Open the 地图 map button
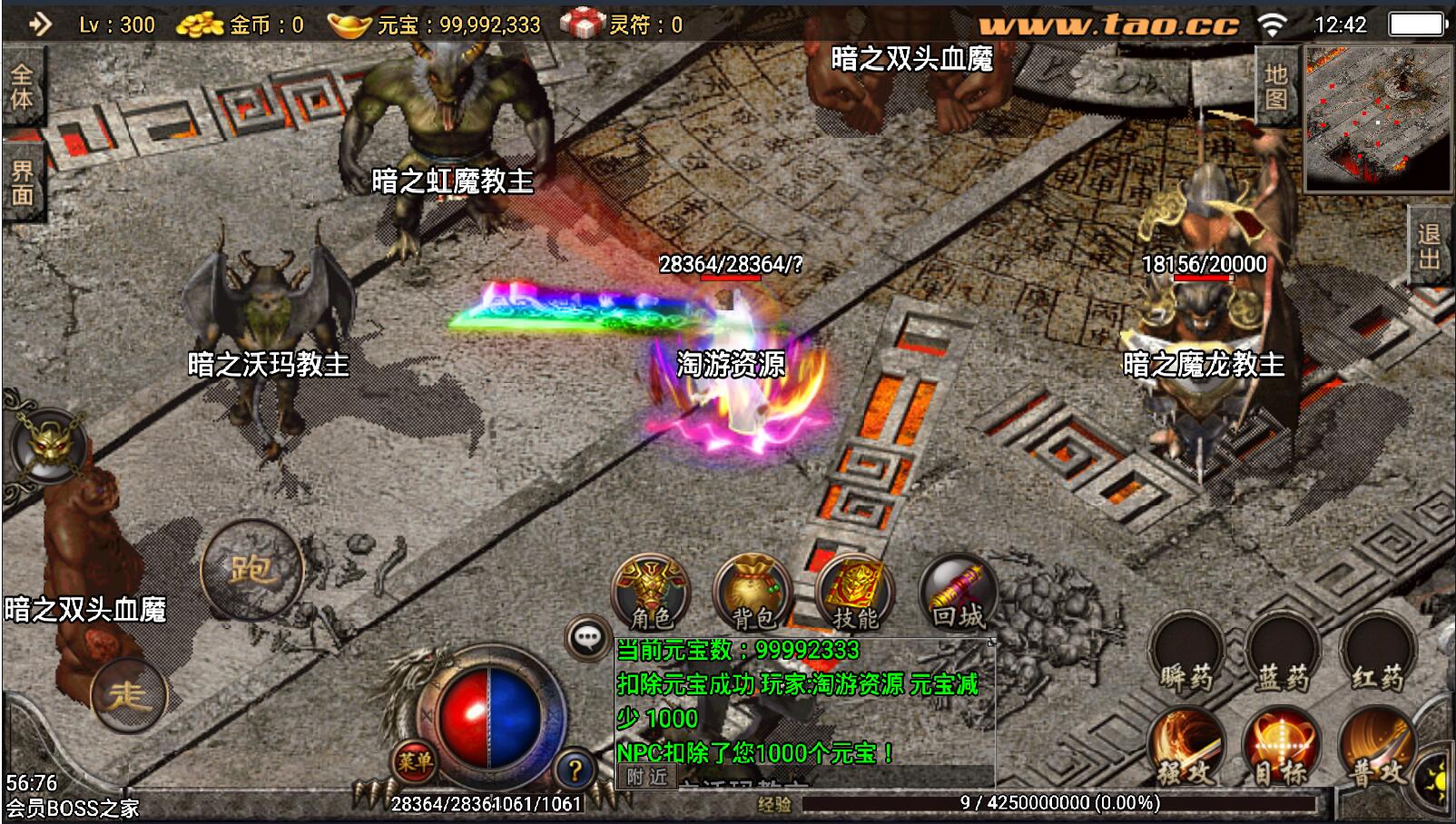Screen dimensions: 1456x824 1276,86
